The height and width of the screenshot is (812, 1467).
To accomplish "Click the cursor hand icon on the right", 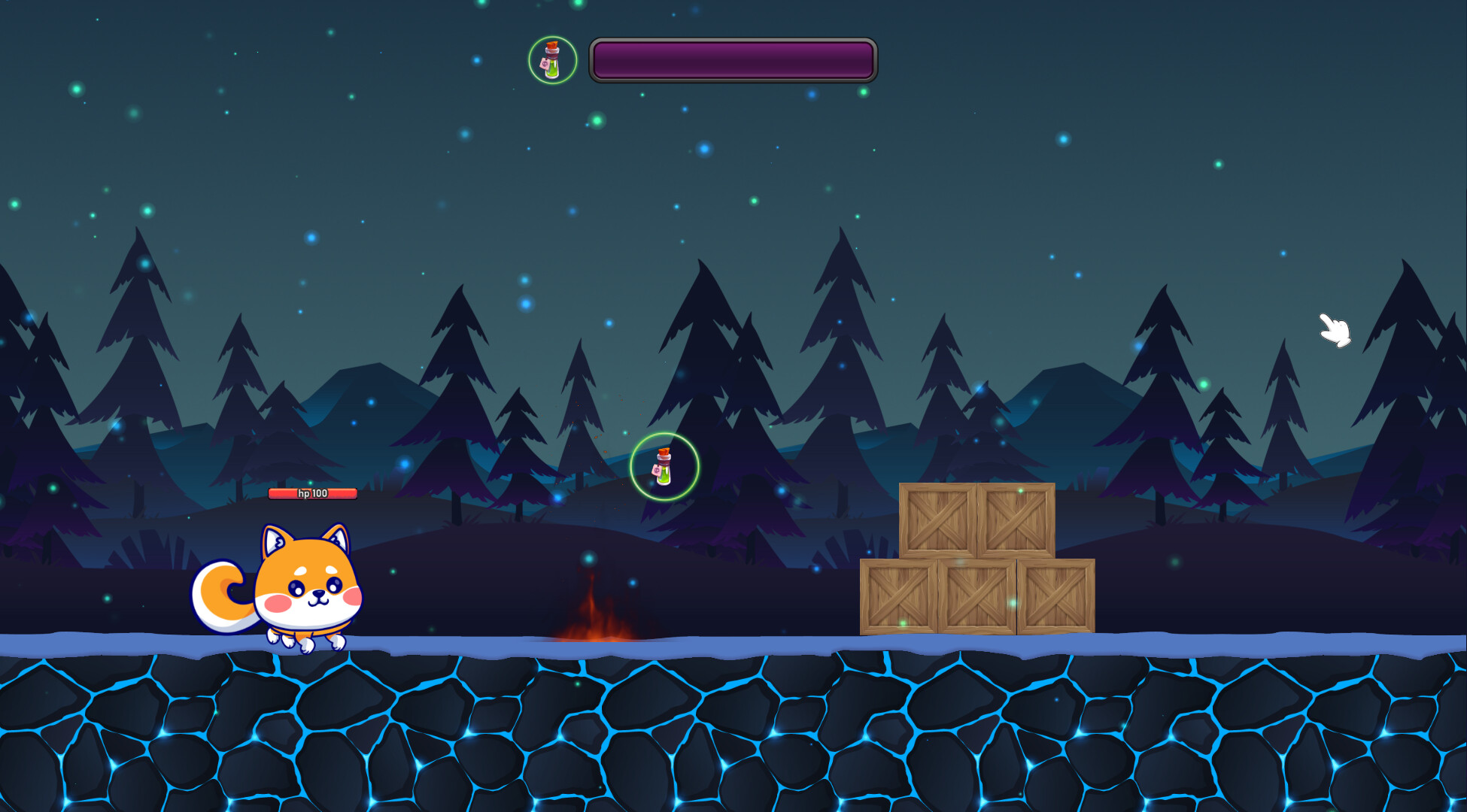I will click(1333, 331).
